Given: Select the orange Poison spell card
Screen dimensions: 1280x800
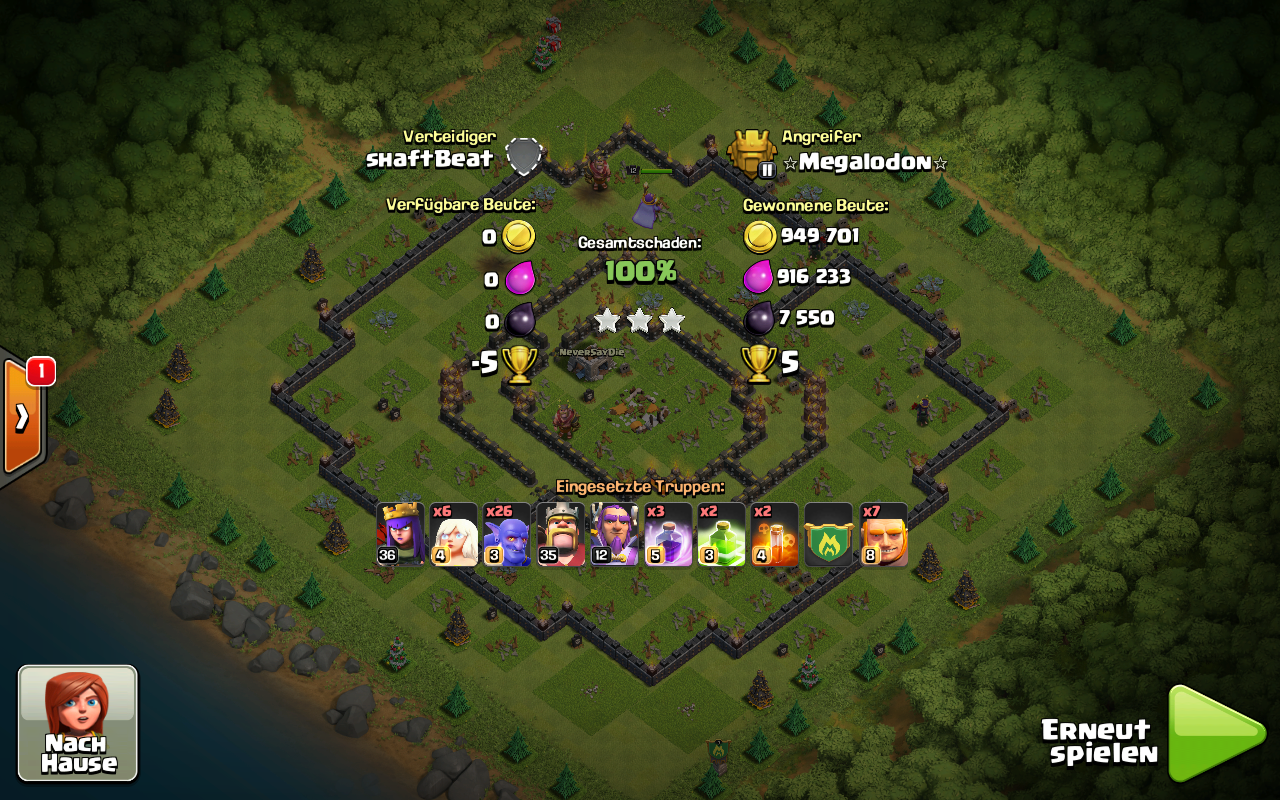Looking at the screenshot, I should (x=775, y=535).
